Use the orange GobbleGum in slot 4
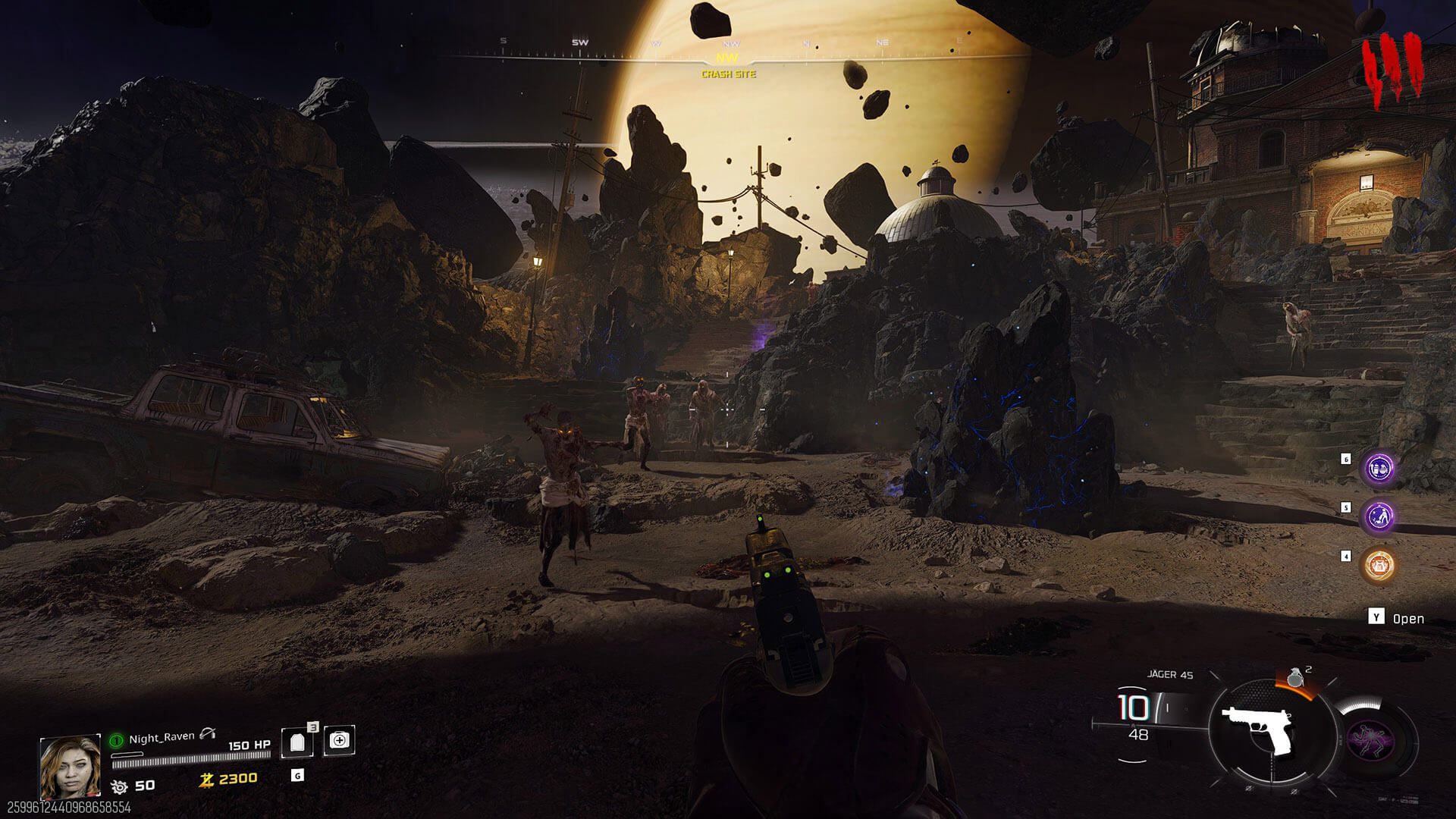Screen dimensions: 1456x819 (x=1379, y=565)
